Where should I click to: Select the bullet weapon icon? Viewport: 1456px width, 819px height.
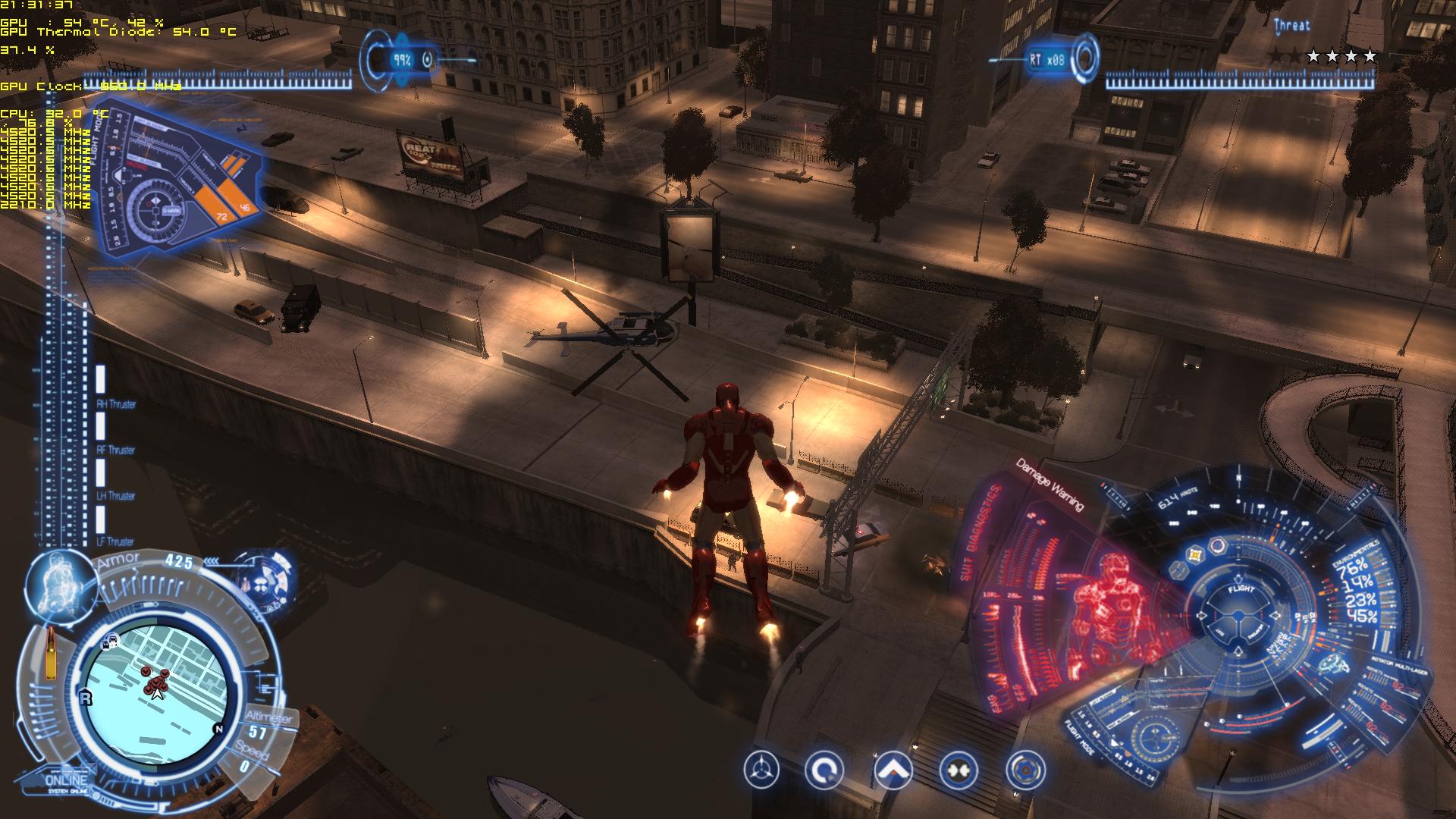coord(52,654)
